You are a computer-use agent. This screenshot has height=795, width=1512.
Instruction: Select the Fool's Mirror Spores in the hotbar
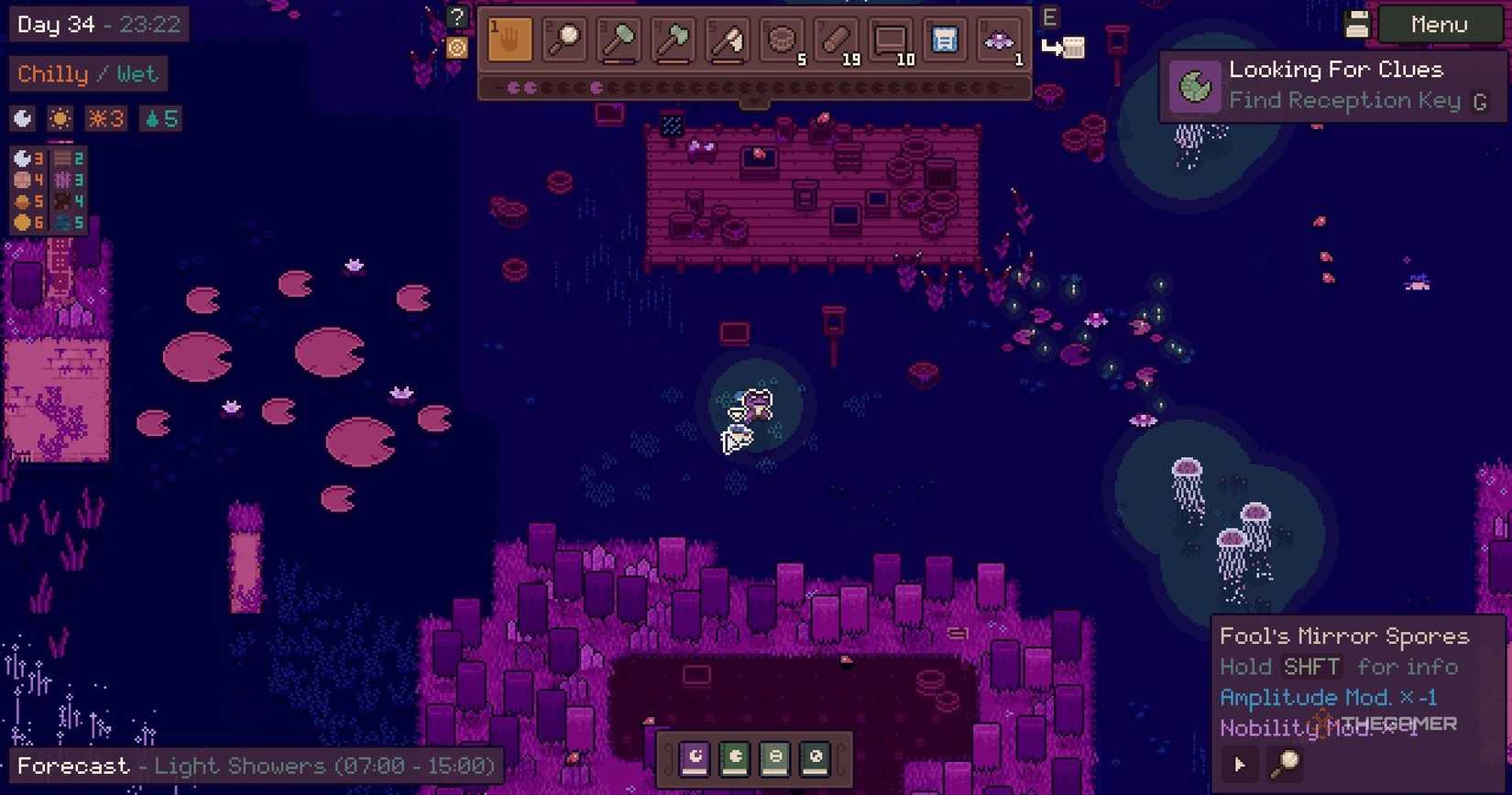click(999, 41)
